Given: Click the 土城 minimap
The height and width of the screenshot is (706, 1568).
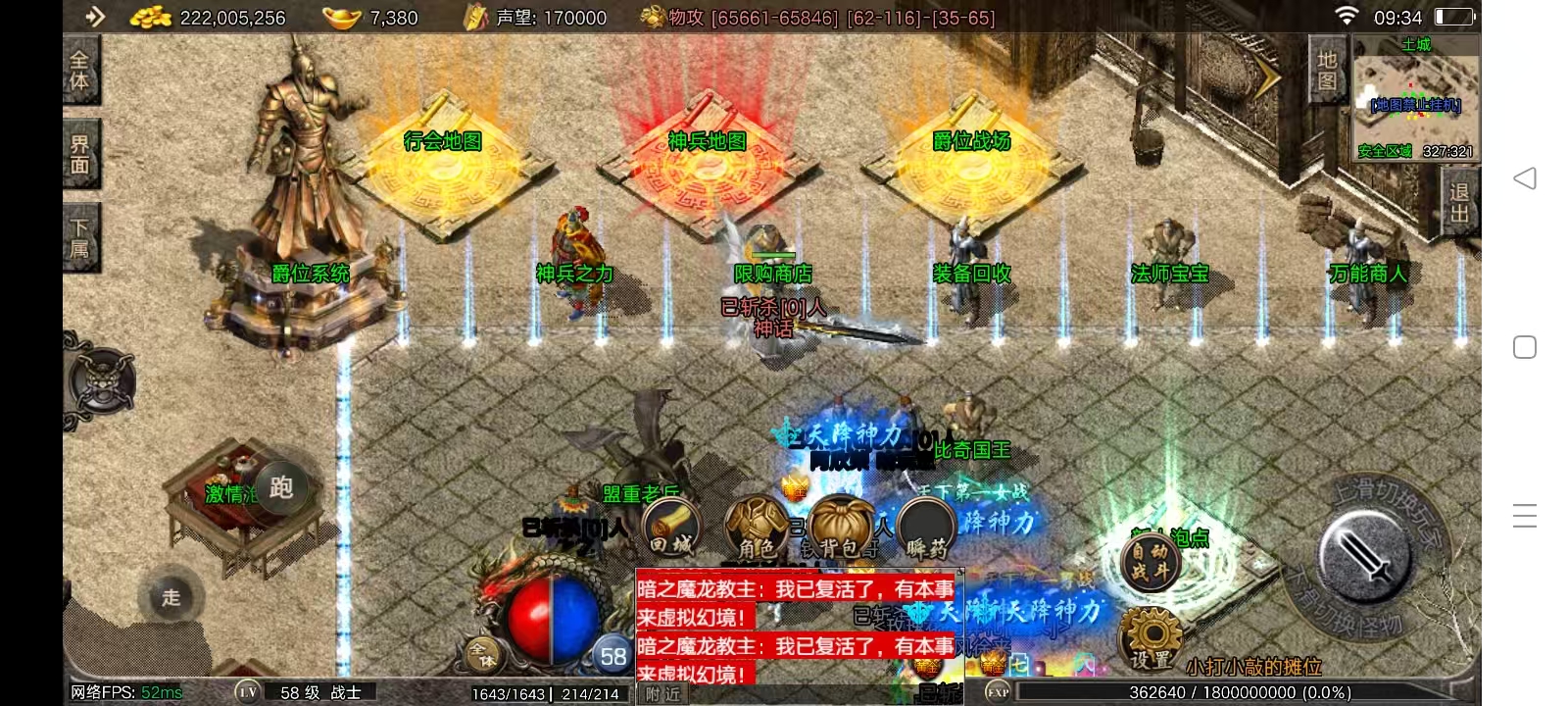Looking at the screenshot, I should pos(1415,98).
